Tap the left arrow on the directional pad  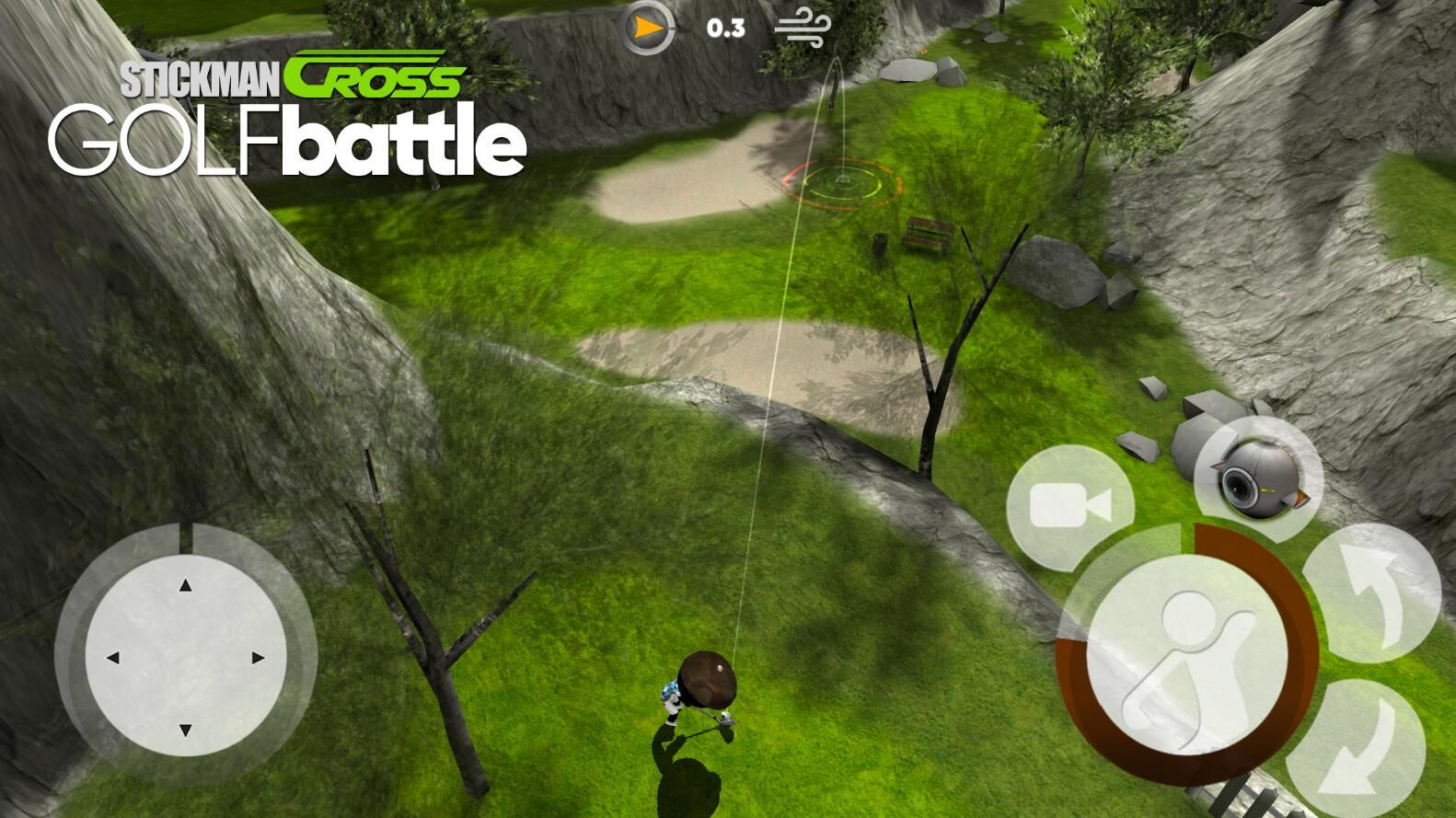pos(113,658)
